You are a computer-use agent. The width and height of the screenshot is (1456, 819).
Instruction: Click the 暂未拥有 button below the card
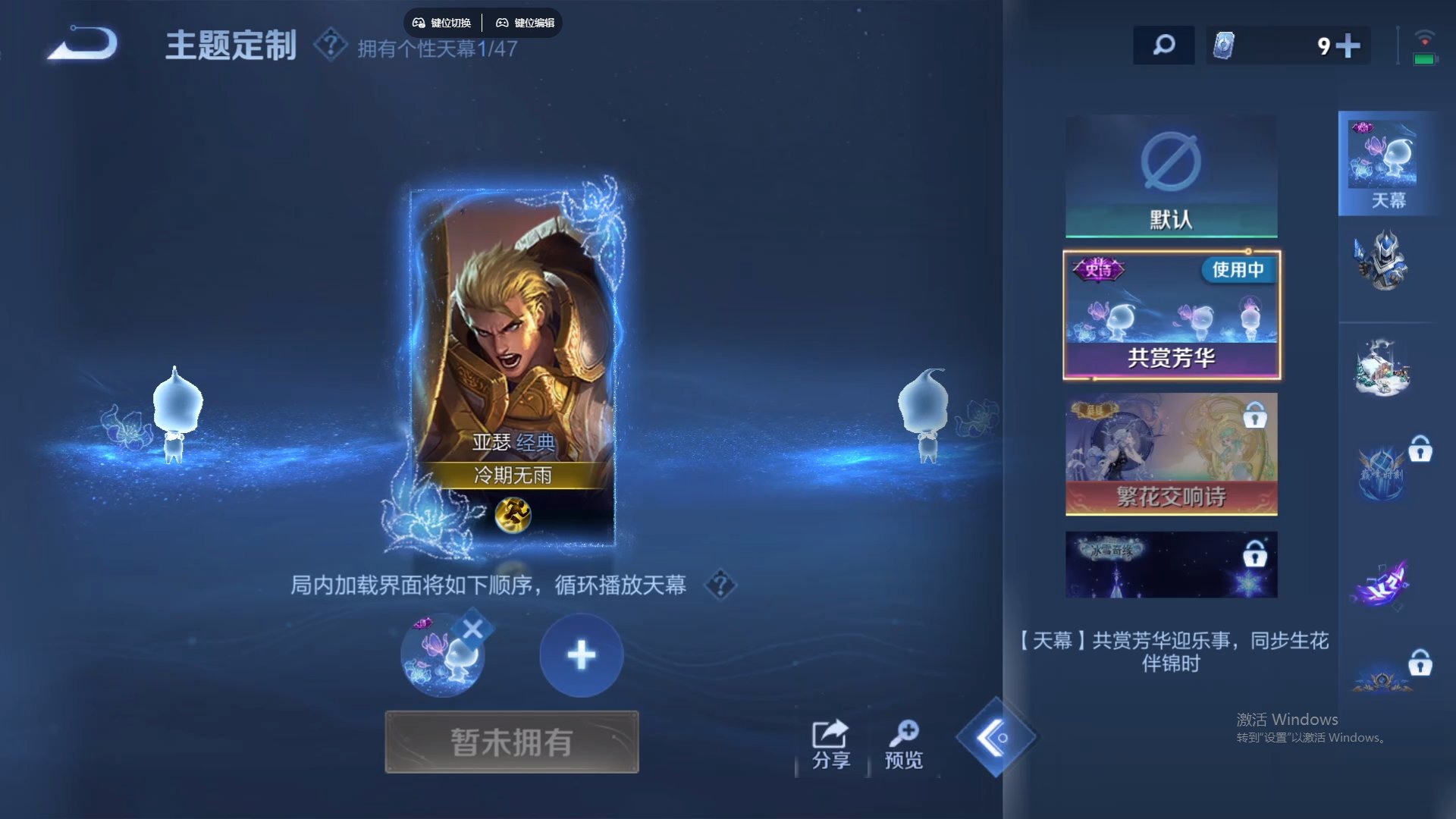[512, 742]
